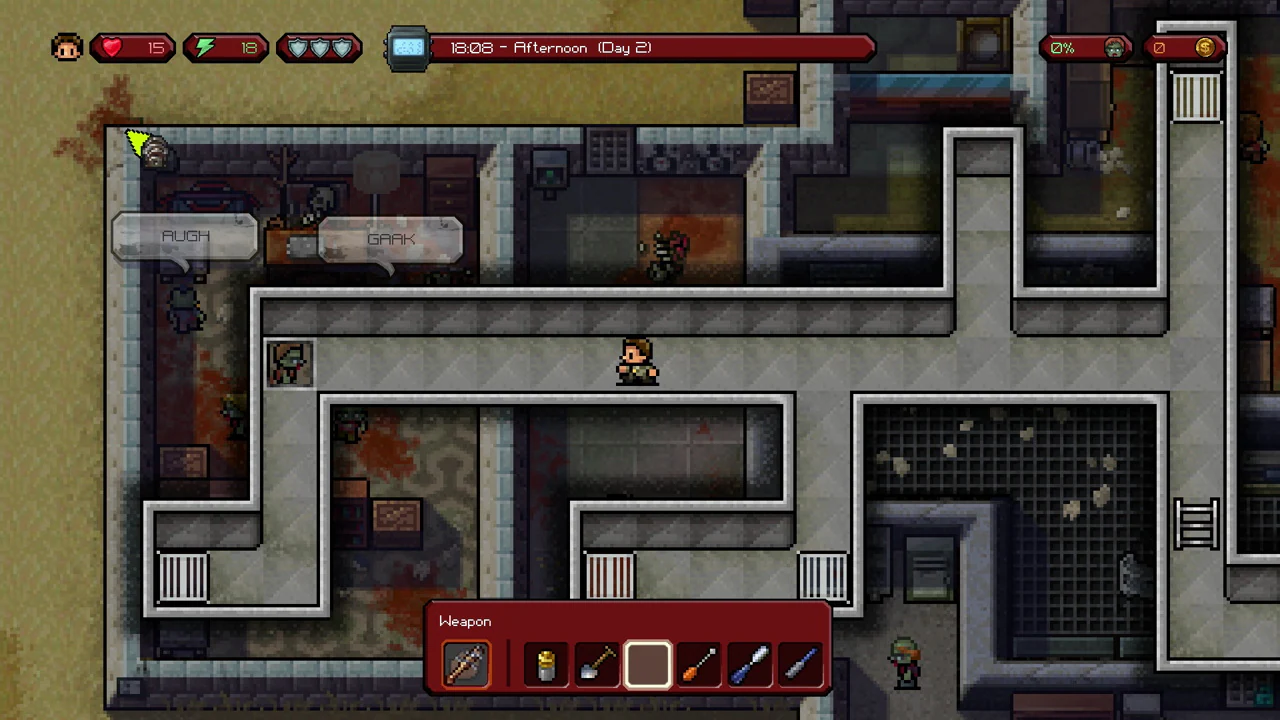Click the 18:08 Afternoon time display
The width and height of the screenshot is (1280, 720).
point(550,47)
